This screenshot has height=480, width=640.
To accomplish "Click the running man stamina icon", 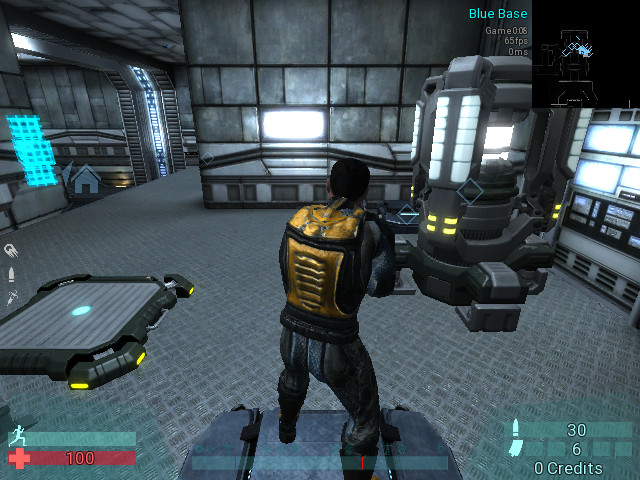I will click(x=17, y=437).
